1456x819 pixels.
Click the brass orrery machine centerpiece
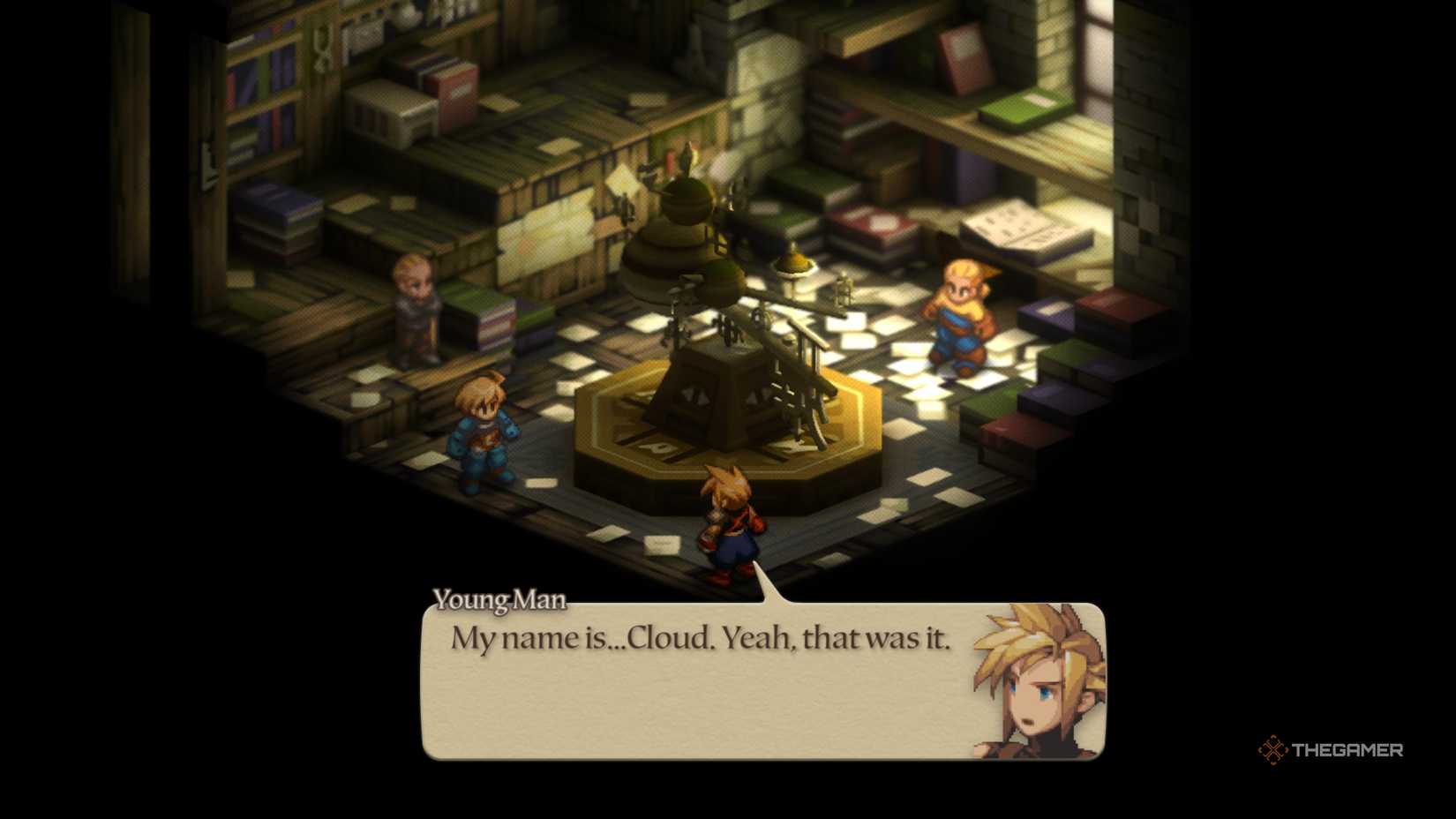[x=724, y=371]
